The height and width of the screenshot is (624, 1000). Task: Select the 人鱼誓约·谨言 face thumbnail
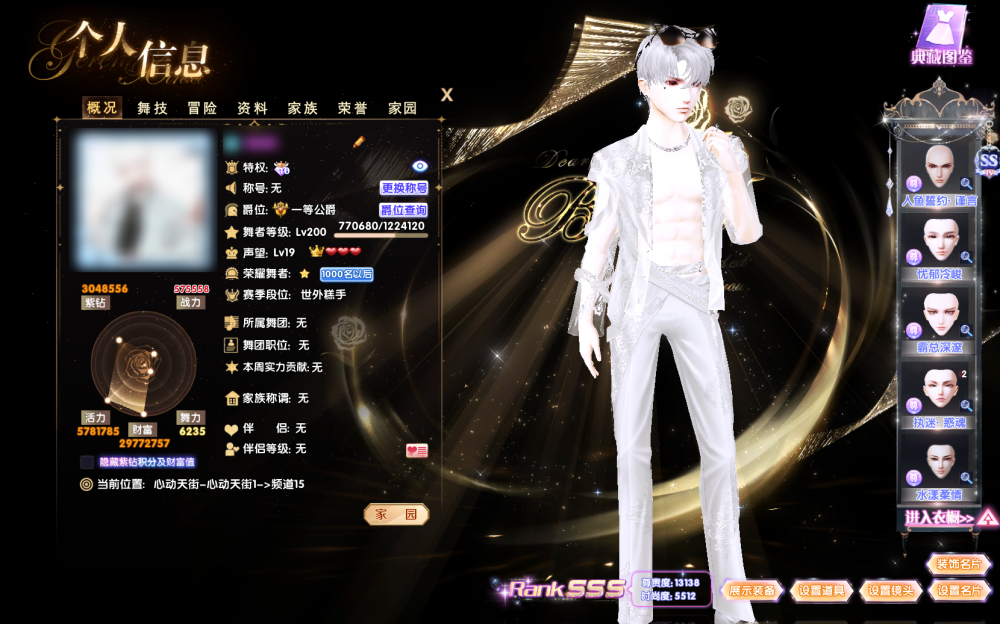(940, 170)
